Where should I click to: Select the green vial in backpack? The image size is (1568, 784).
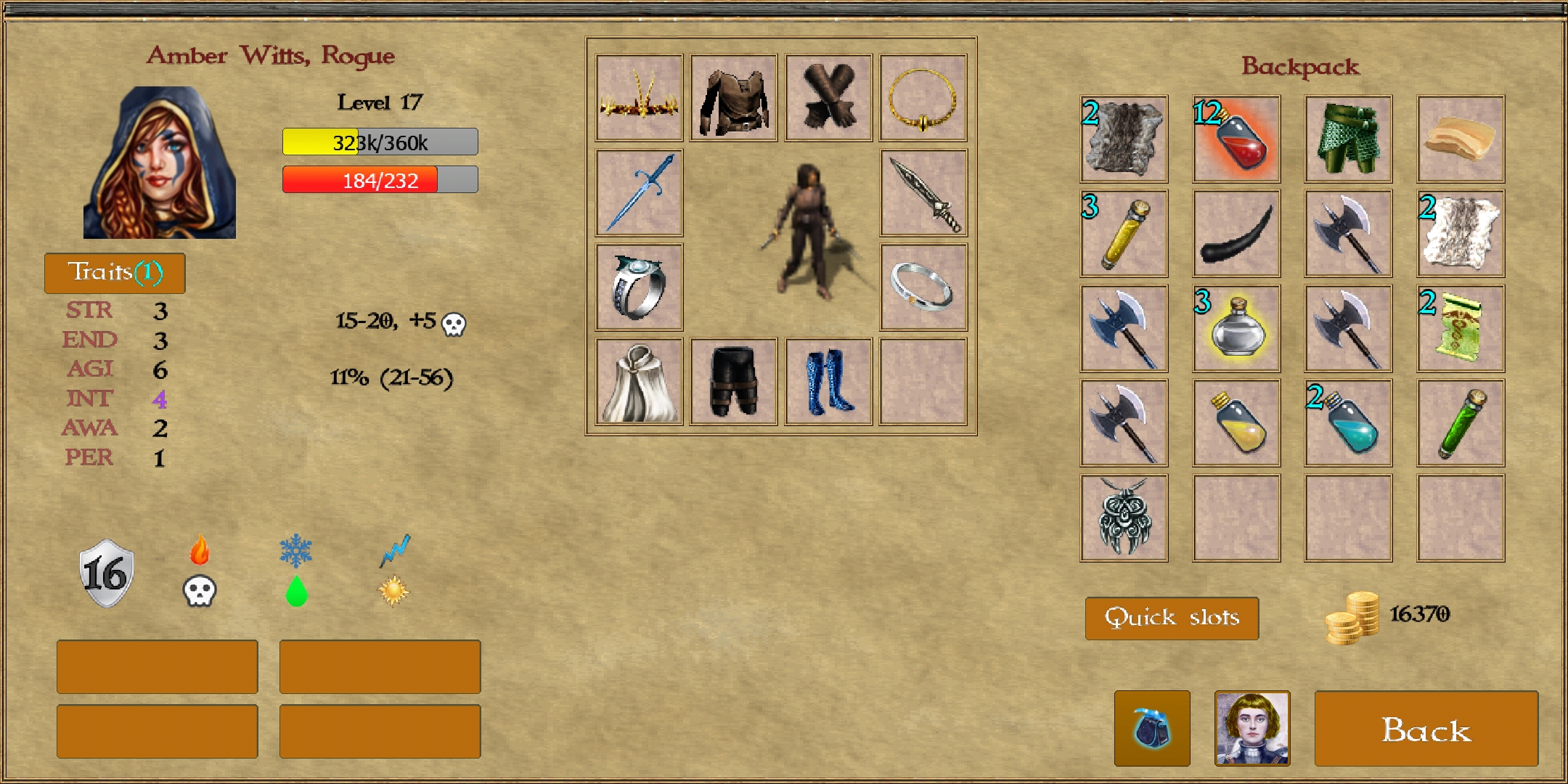tap(1461, 422)
